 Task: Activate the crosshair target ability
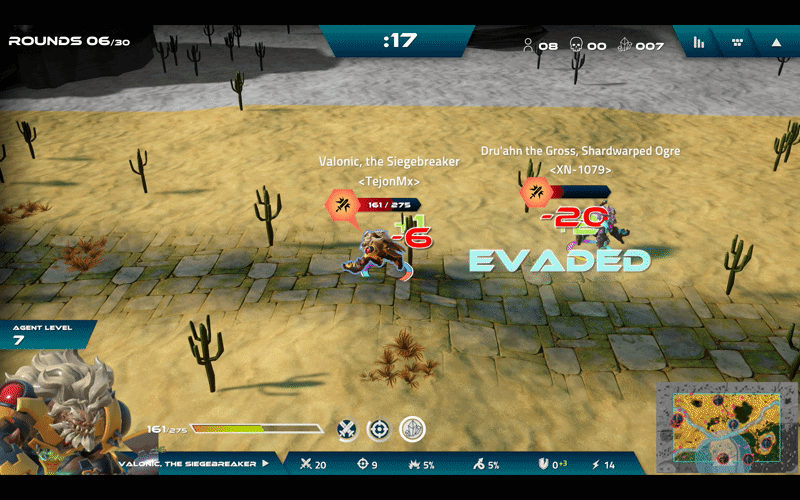(379, 430)
